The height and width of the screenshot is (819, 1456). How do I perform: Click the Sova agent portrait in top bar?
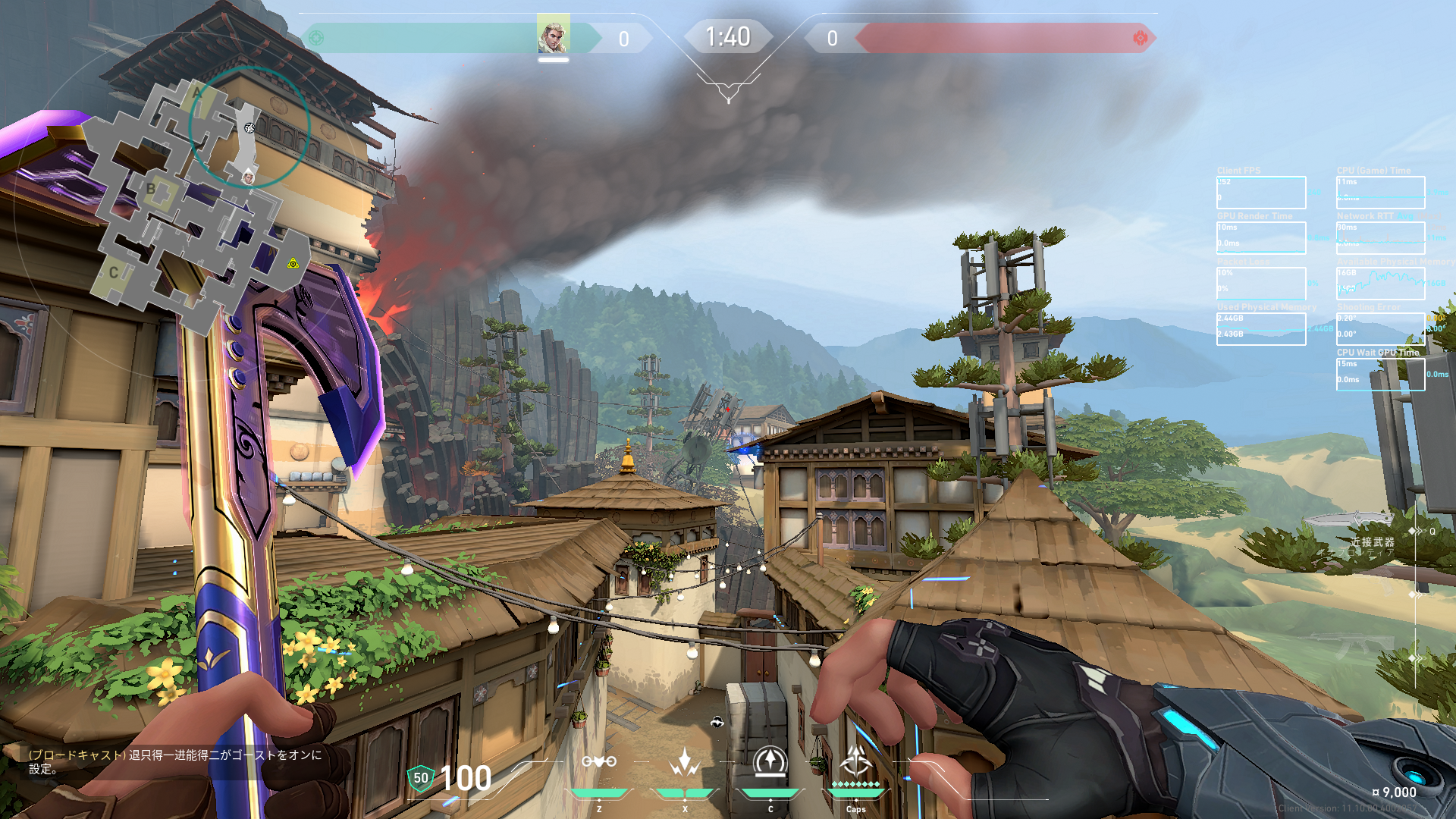[553, 36]
